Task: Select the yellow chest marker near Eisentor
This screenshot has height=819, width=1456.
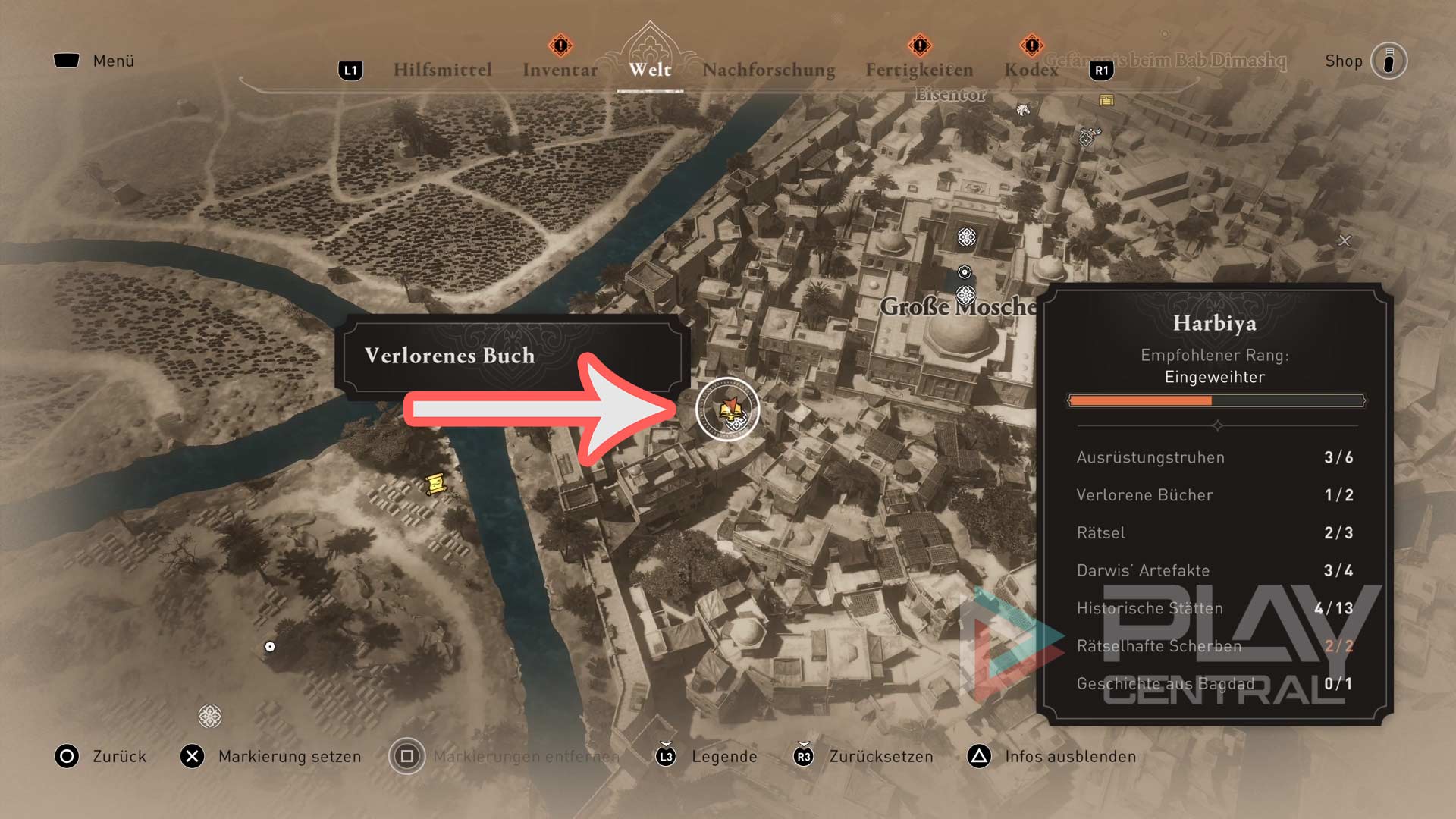Action: tap(1106, 100)
